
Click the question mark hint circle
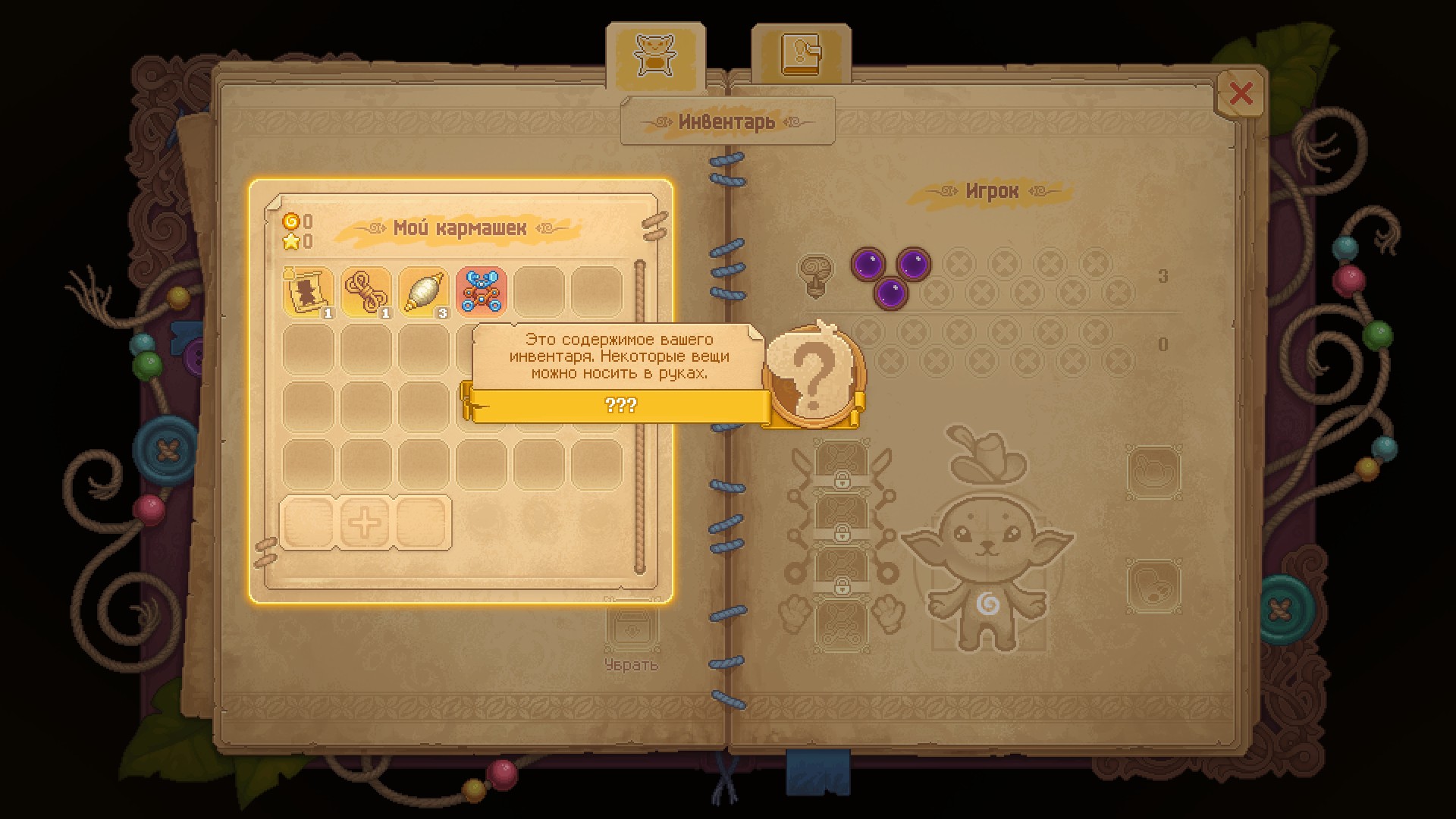(814, 375)
